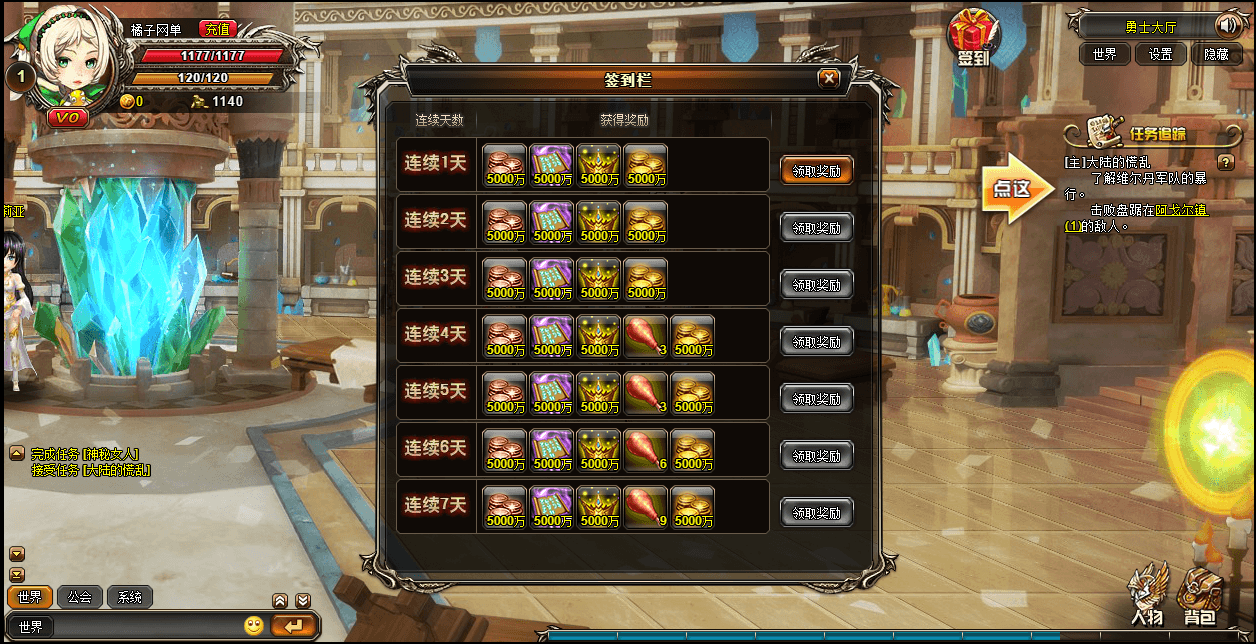Open the 世界 map button

tap(1104, 54)
